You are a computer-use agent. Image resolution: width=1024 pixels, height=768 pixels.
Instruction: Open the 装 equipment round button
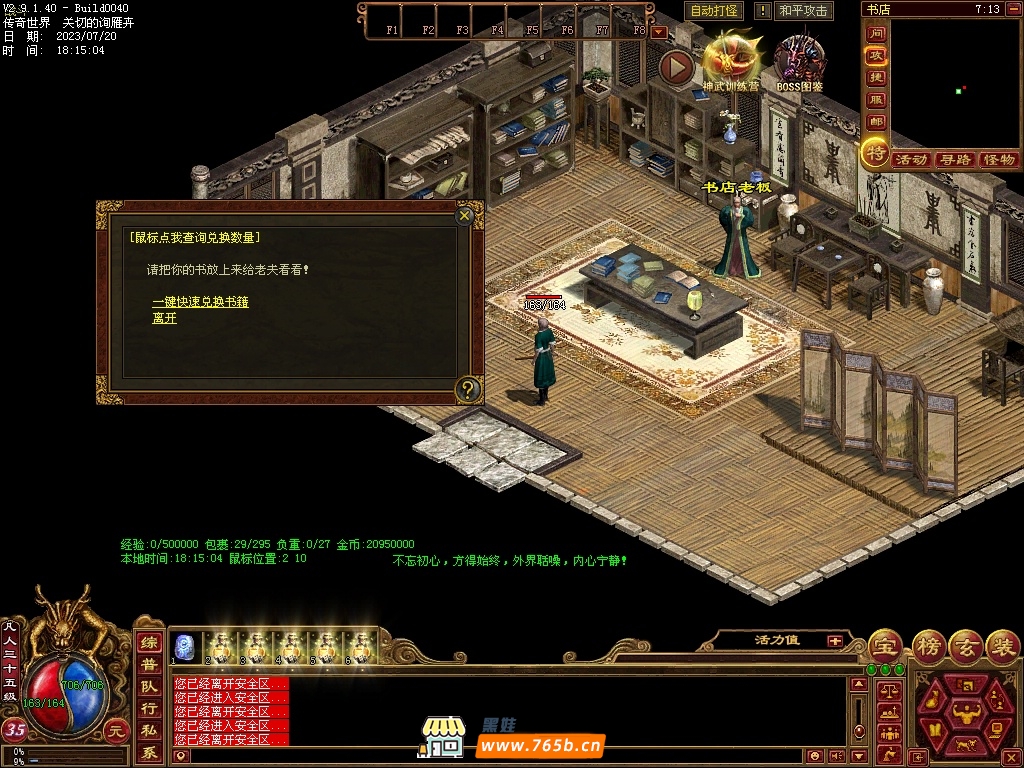tap(1003, 644)
